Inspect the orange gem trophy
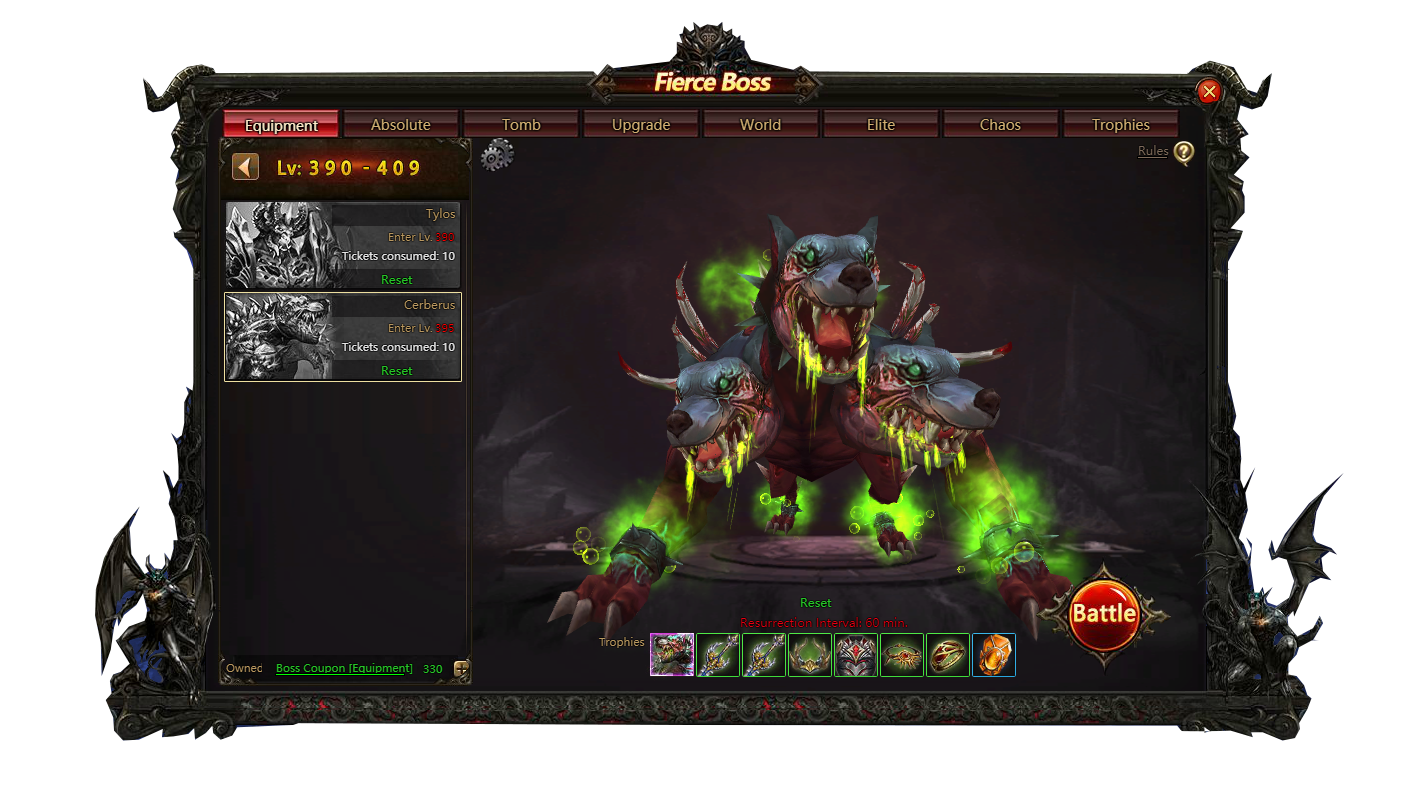The height and width of the screenshot is (807, 1409). point(994,655)
